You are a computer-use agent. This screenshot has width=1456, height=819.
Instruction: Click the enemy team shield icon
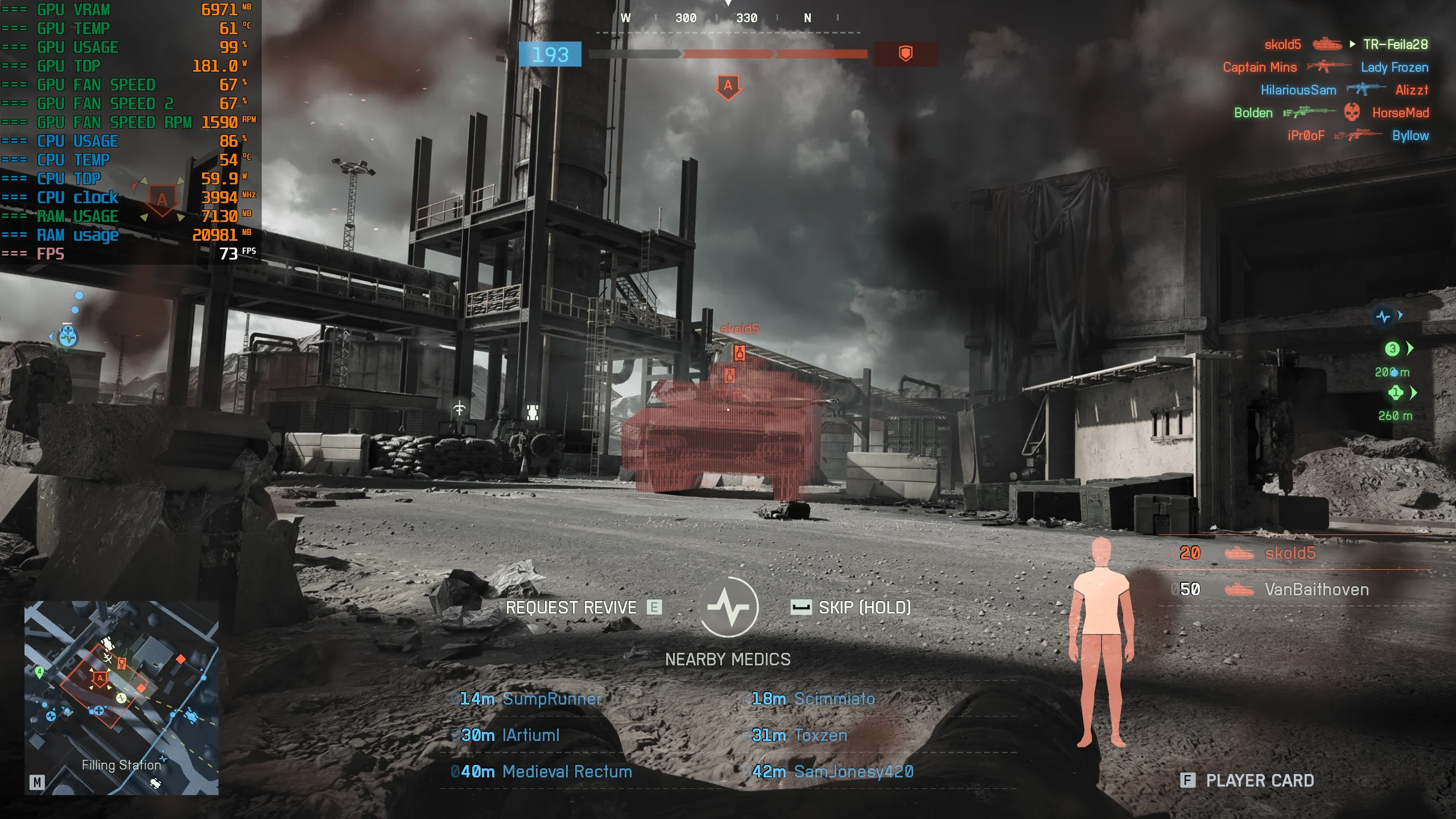coord(905,54)
